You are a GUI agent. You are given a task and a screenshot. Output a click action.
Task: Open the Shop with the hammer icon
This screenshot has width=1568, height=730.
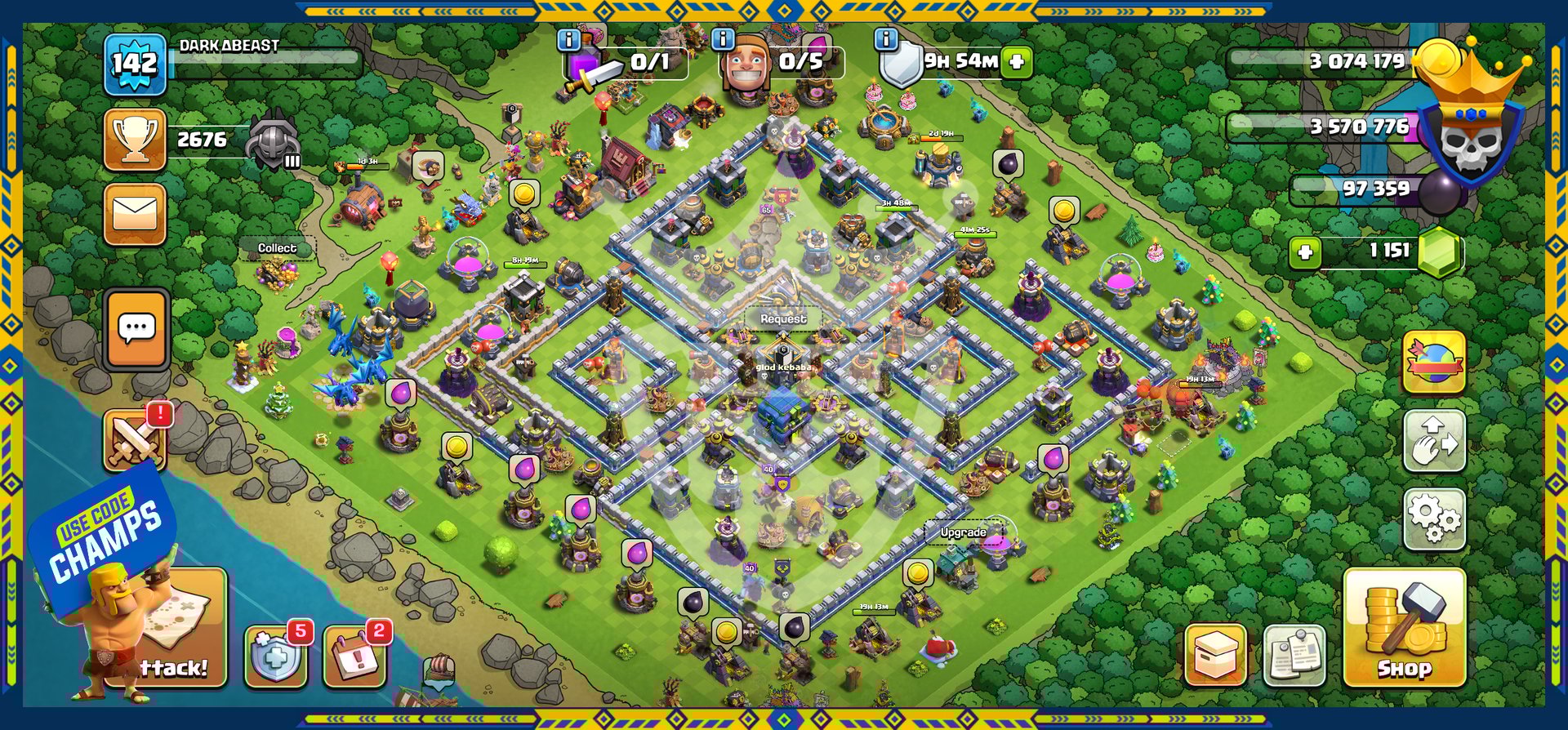point(1404,627)
